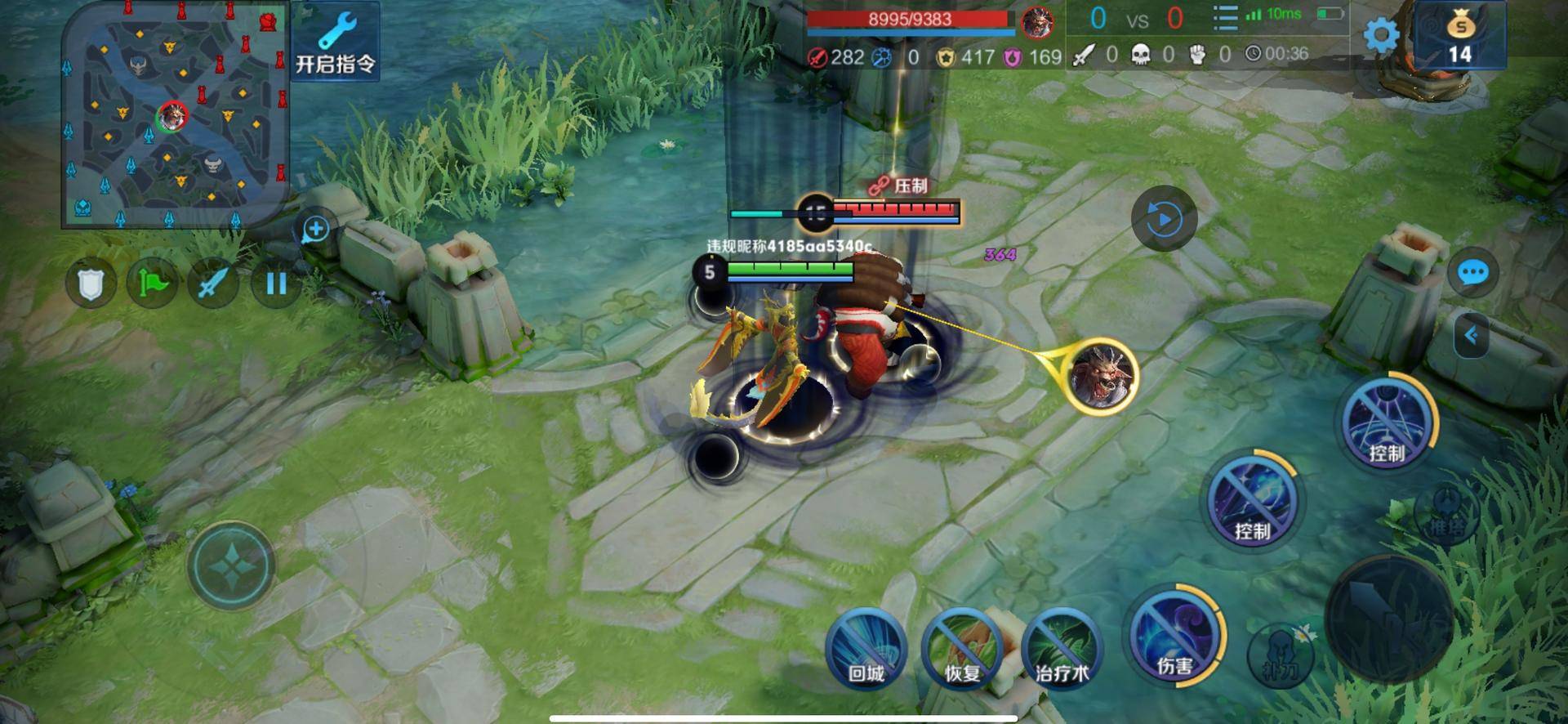Lock onto the enemy hero portrait target
The height and width of the screenshot is (724, 1568).
(x=1102, y=376)
